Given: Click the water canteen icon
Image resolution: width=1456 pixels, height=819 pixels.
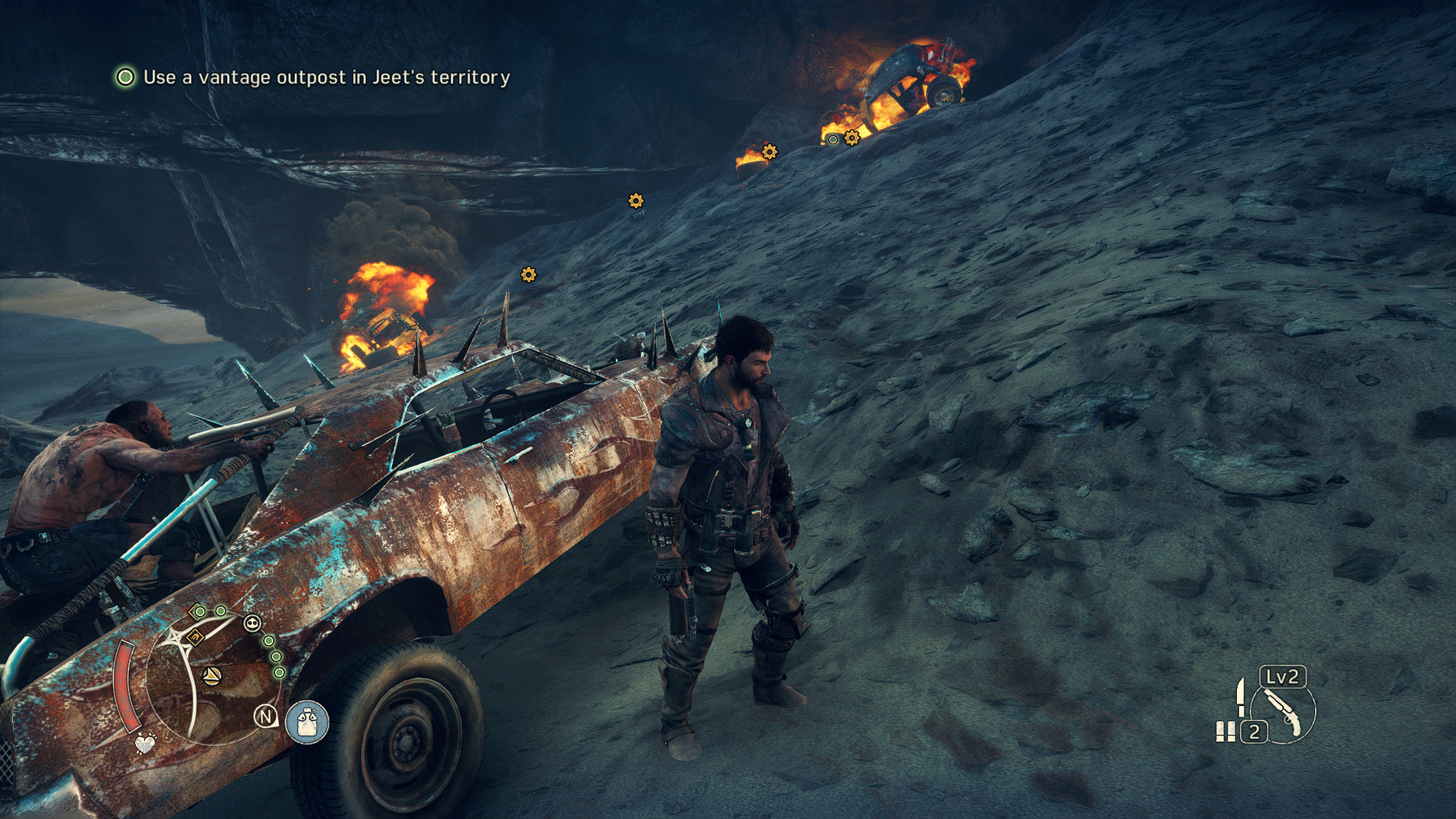Looking at the screenshot, I should tap(307, 721).
